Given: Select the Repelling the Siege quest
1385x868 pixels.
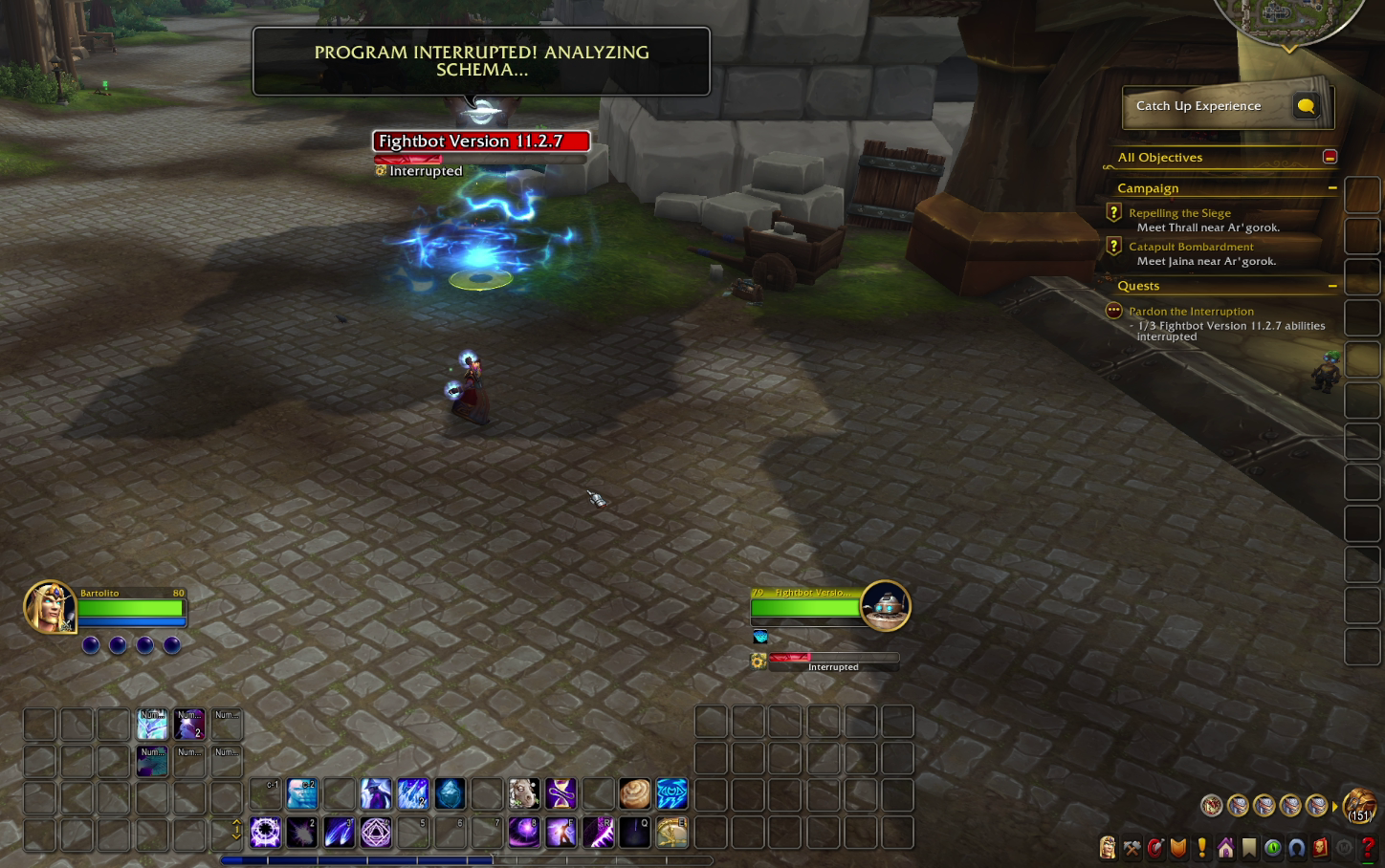Looking at the screenshot, I should [1179, 213].
